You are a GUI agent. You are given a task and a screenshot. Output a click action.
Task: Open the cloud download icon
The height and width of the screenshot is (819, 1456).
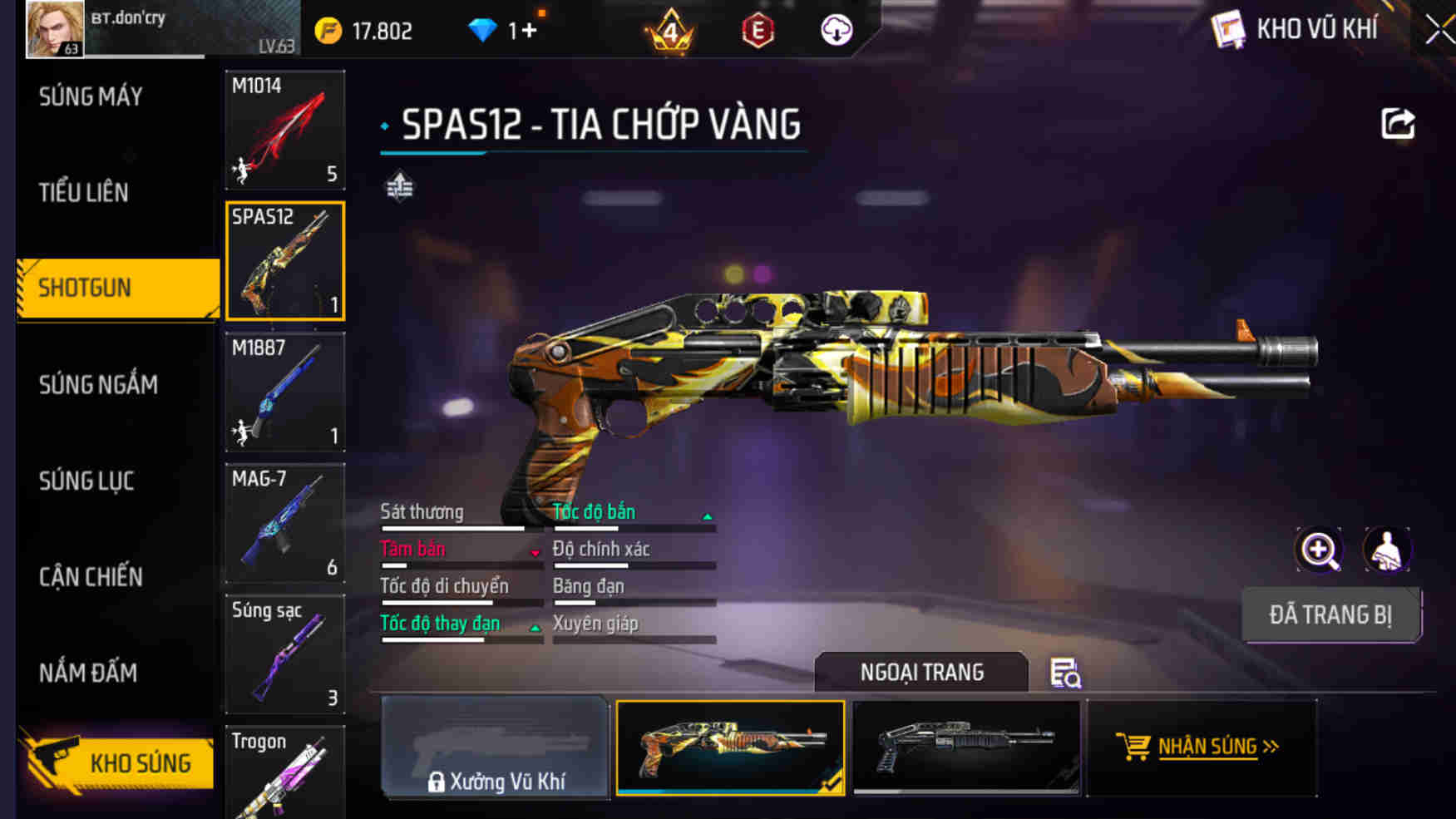click(x=836, y=29)
